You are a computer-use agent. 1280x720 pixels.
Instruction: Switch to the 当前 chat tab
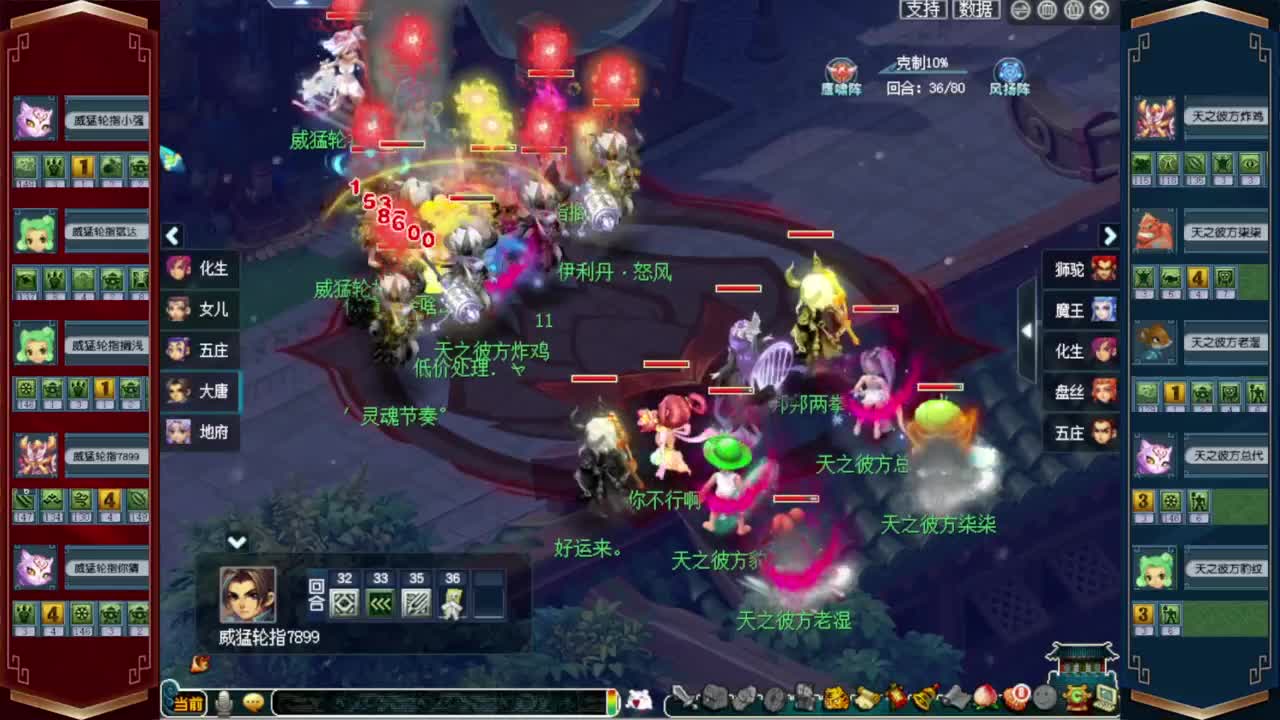(188, 703)
